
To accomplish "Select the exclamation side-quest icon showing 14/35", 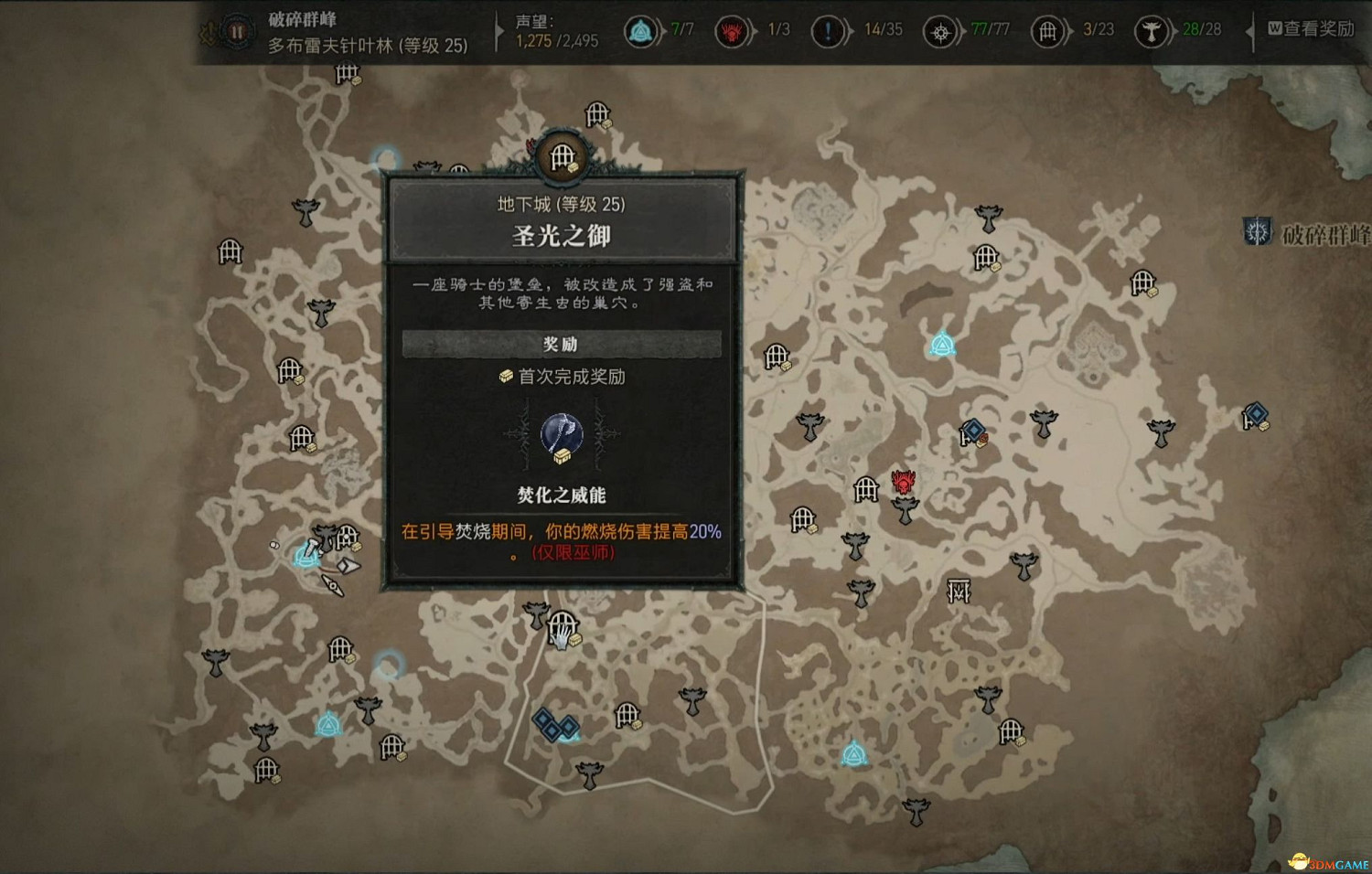I will point(829,30).
